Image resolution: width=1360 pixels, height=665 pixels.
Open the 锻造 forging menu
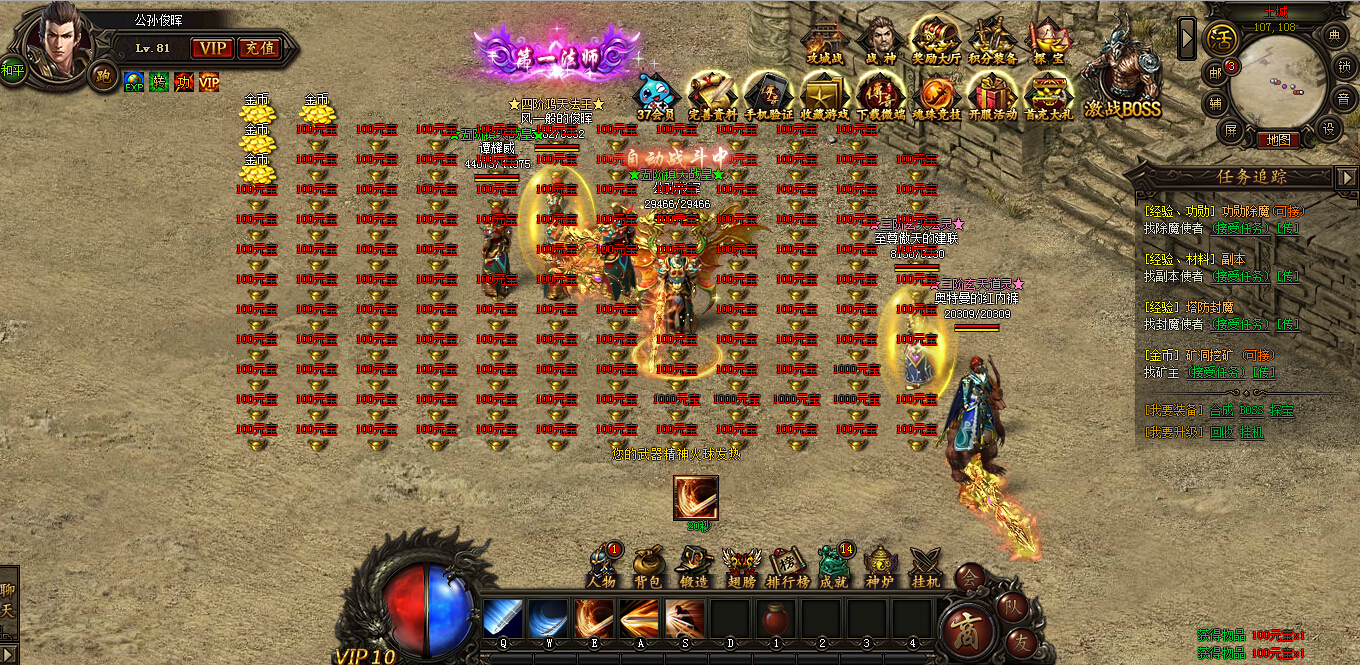[x=694, y=566]
